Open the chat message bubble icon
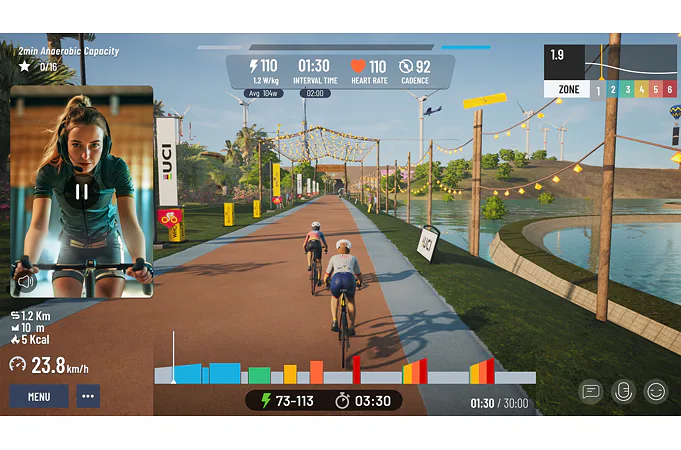This screenshot has width=681, height=450. click(591, 391)
